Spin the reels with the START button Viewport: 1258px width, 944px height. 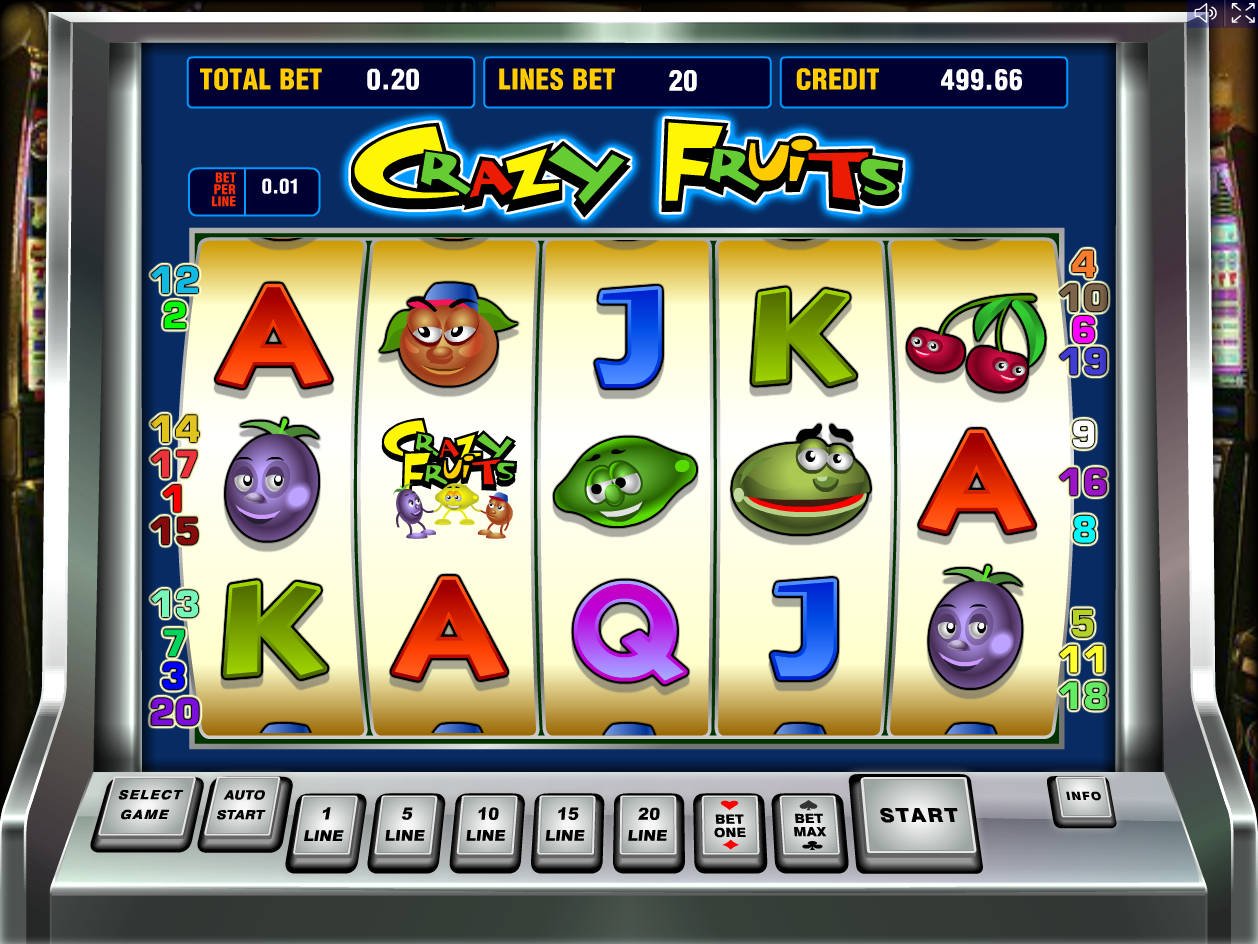(x=916, y=817)
